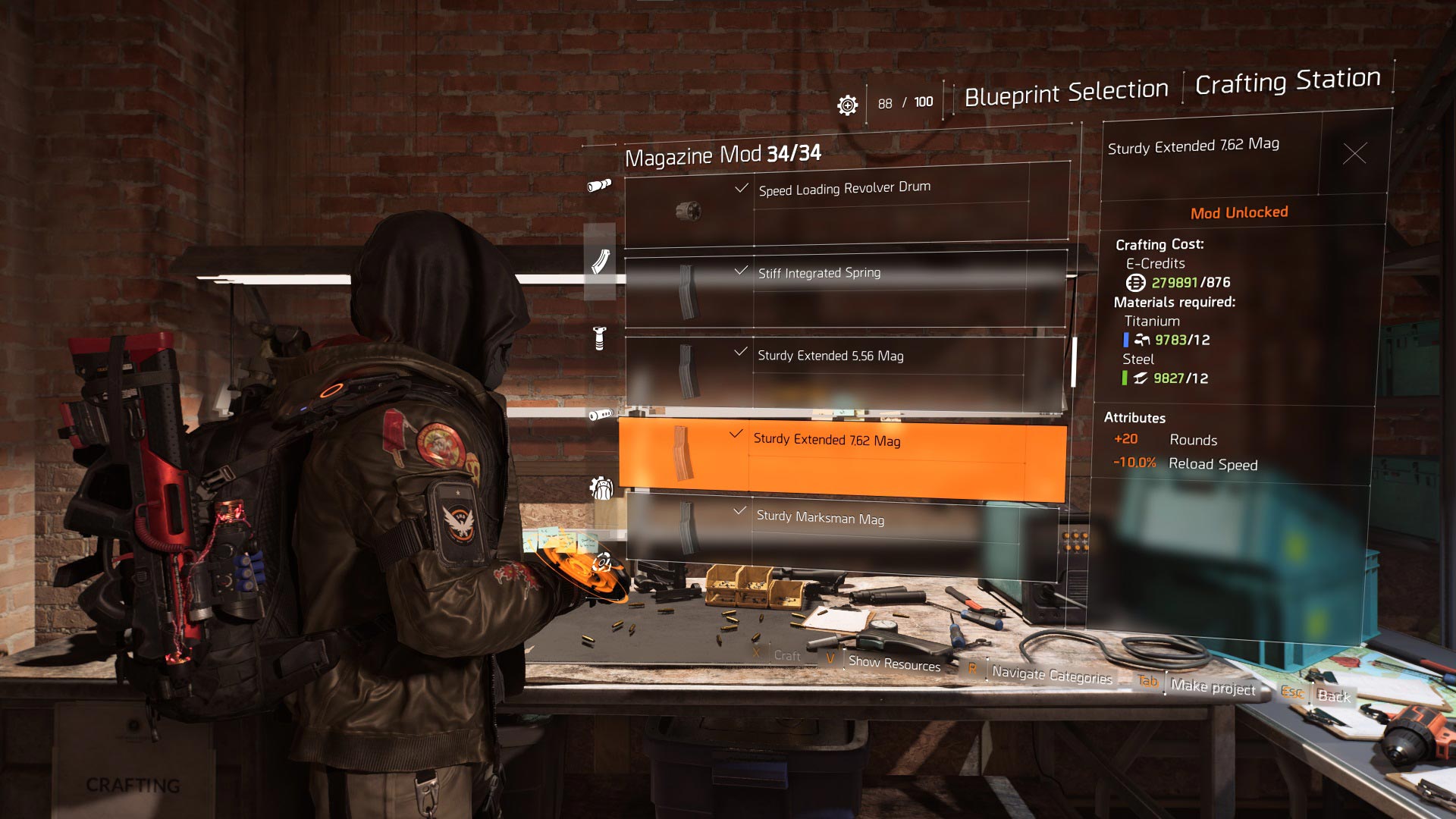Open the skill mod category icon
Viewport: 1456px width, 819px height.
point(601,562)
